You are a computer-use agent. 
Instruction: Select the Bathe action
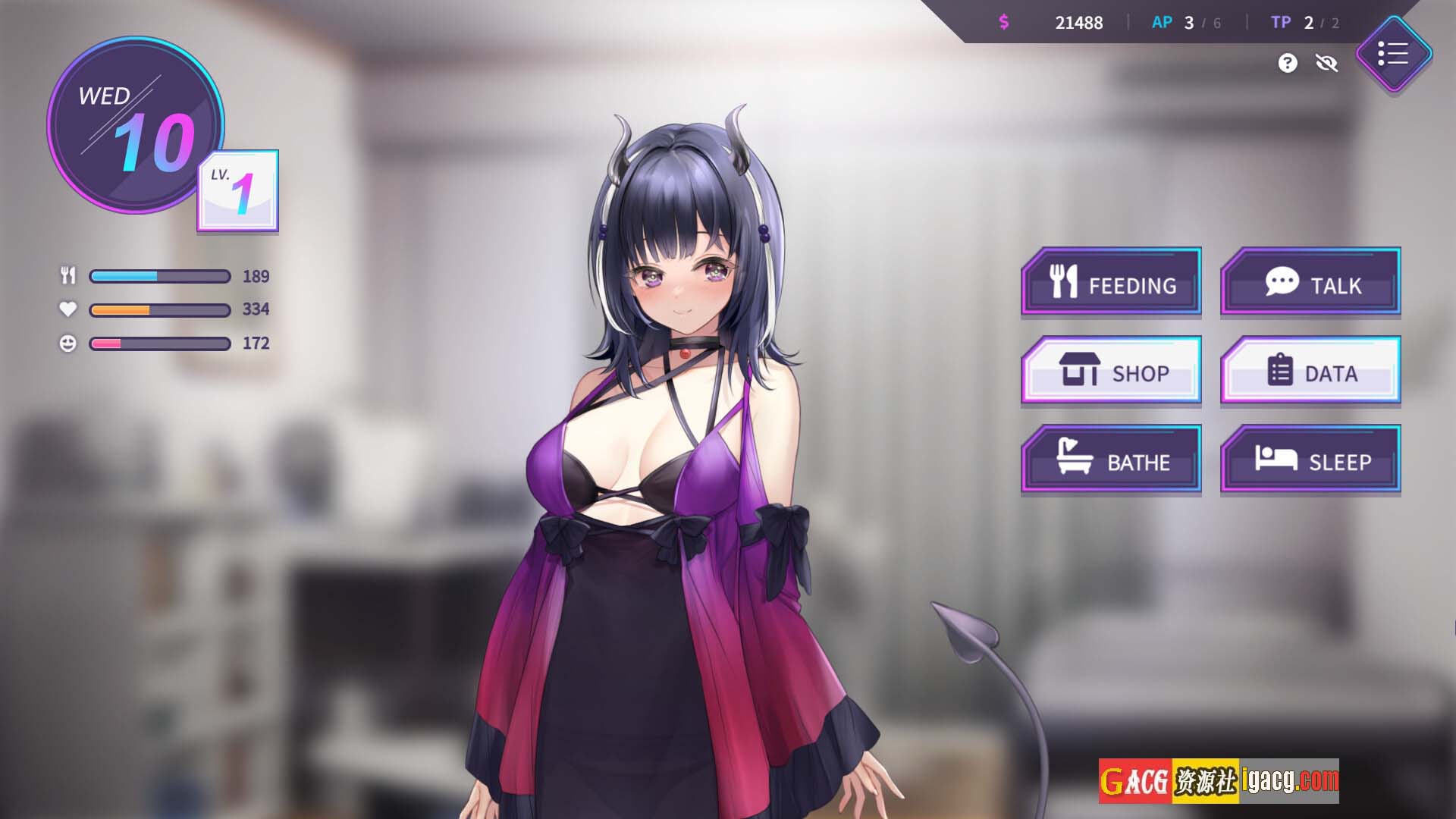click(1112, 460)
